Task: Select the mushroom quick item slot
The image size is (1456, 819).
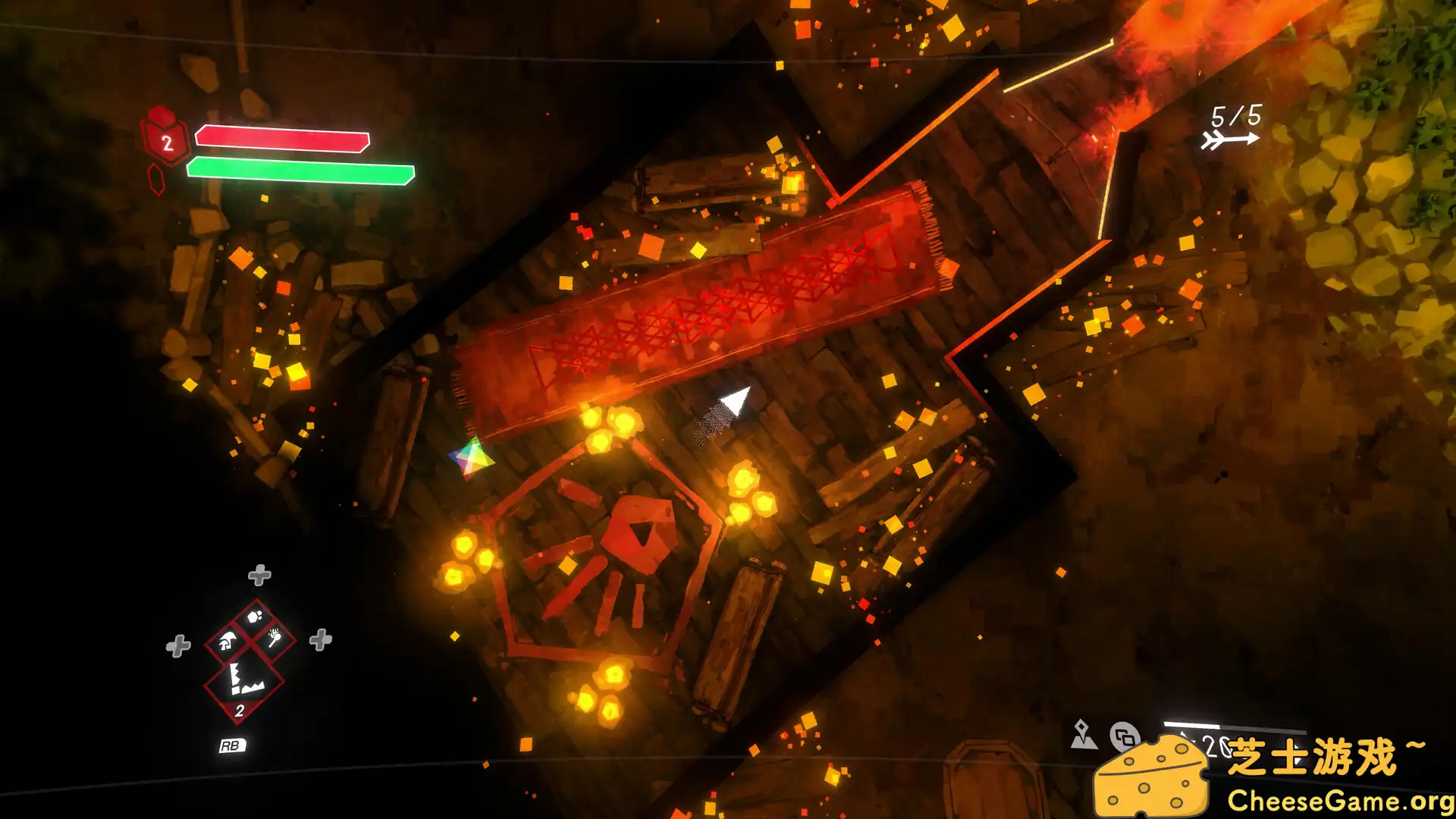Action: tap(227, 642)
